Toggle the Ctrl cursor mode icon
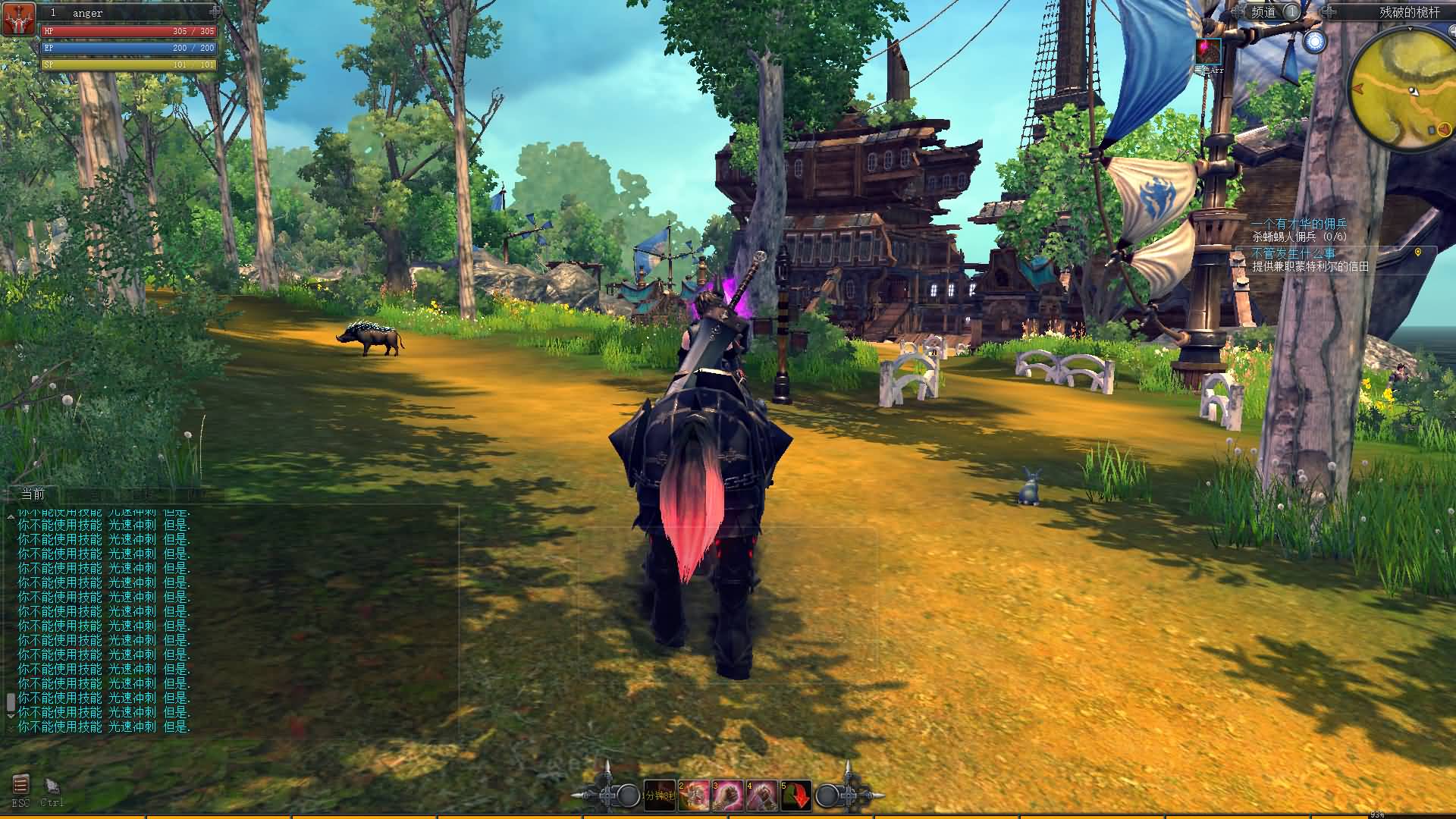 52,786
